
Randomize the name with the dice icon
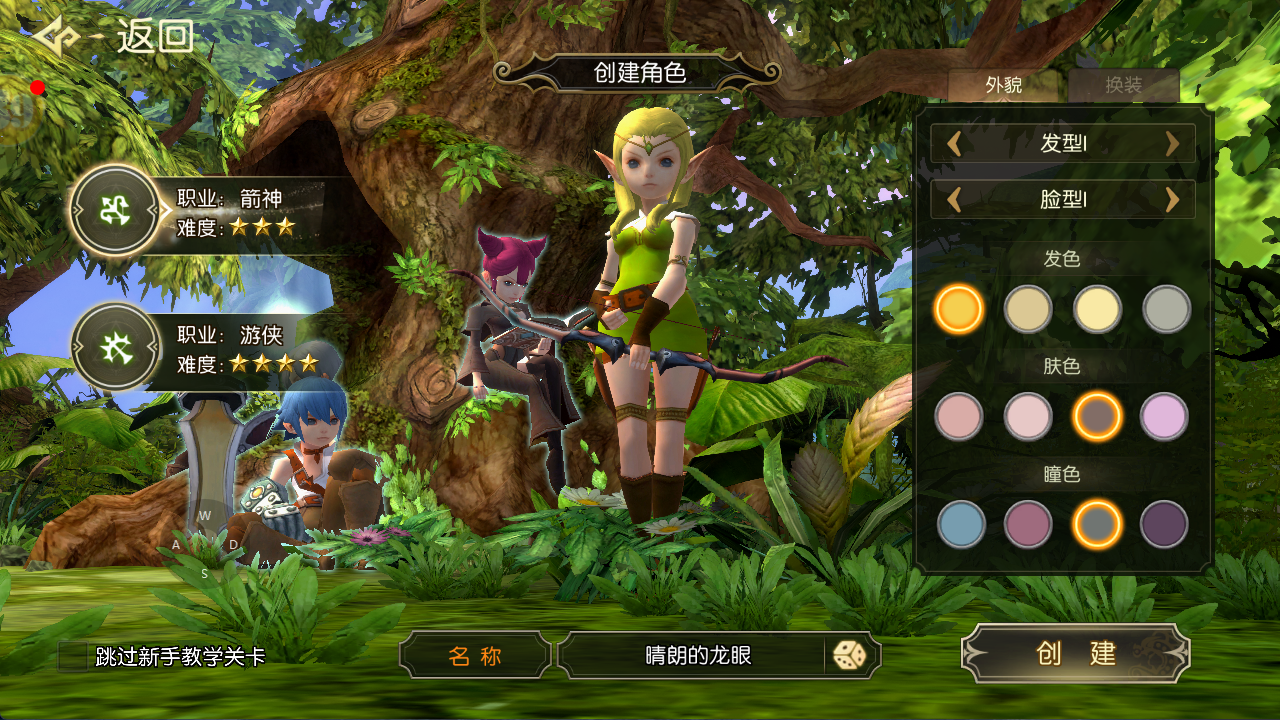pos(849,656)
